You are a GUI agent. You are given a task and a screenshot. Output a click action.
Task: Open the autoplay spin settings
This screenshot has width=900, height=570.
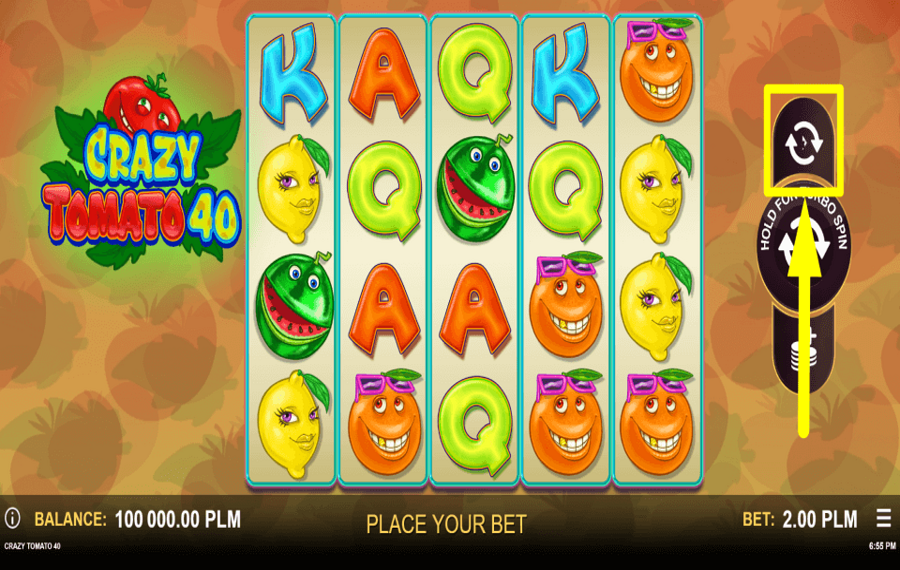803,143
